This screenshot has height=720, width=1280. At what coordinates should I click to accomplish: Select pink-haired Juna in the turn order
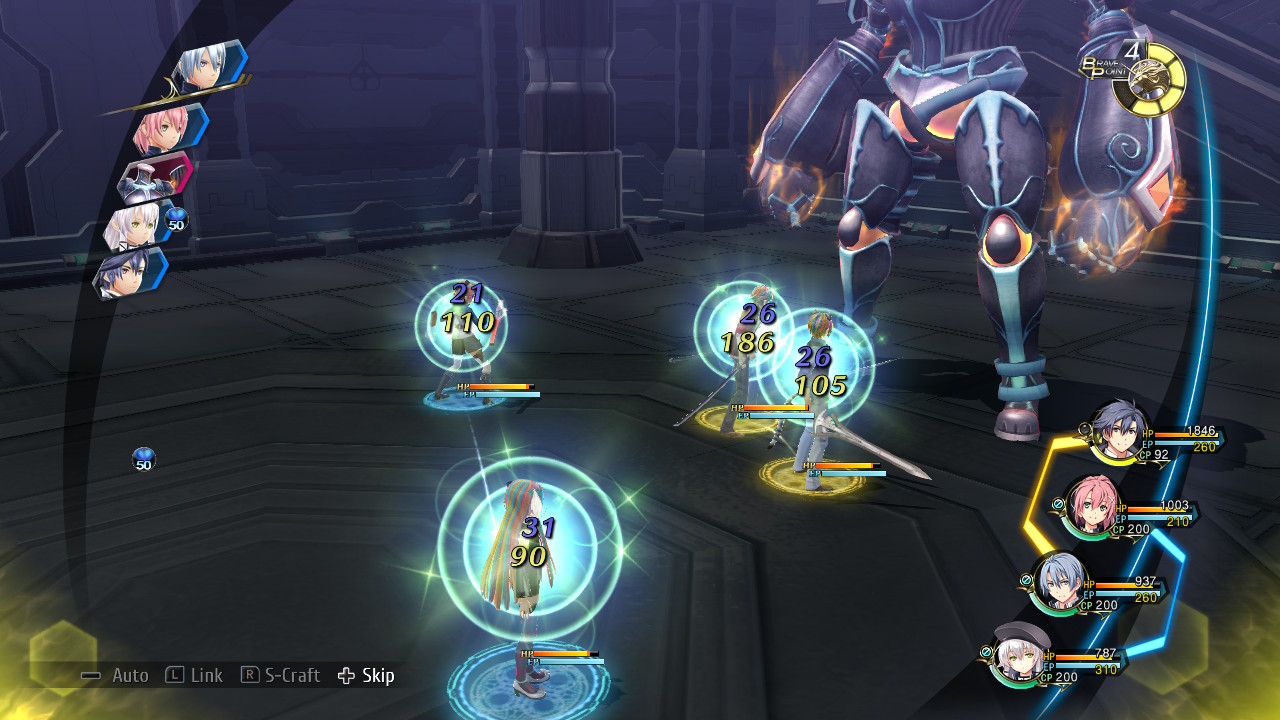[x=168, y=128]
